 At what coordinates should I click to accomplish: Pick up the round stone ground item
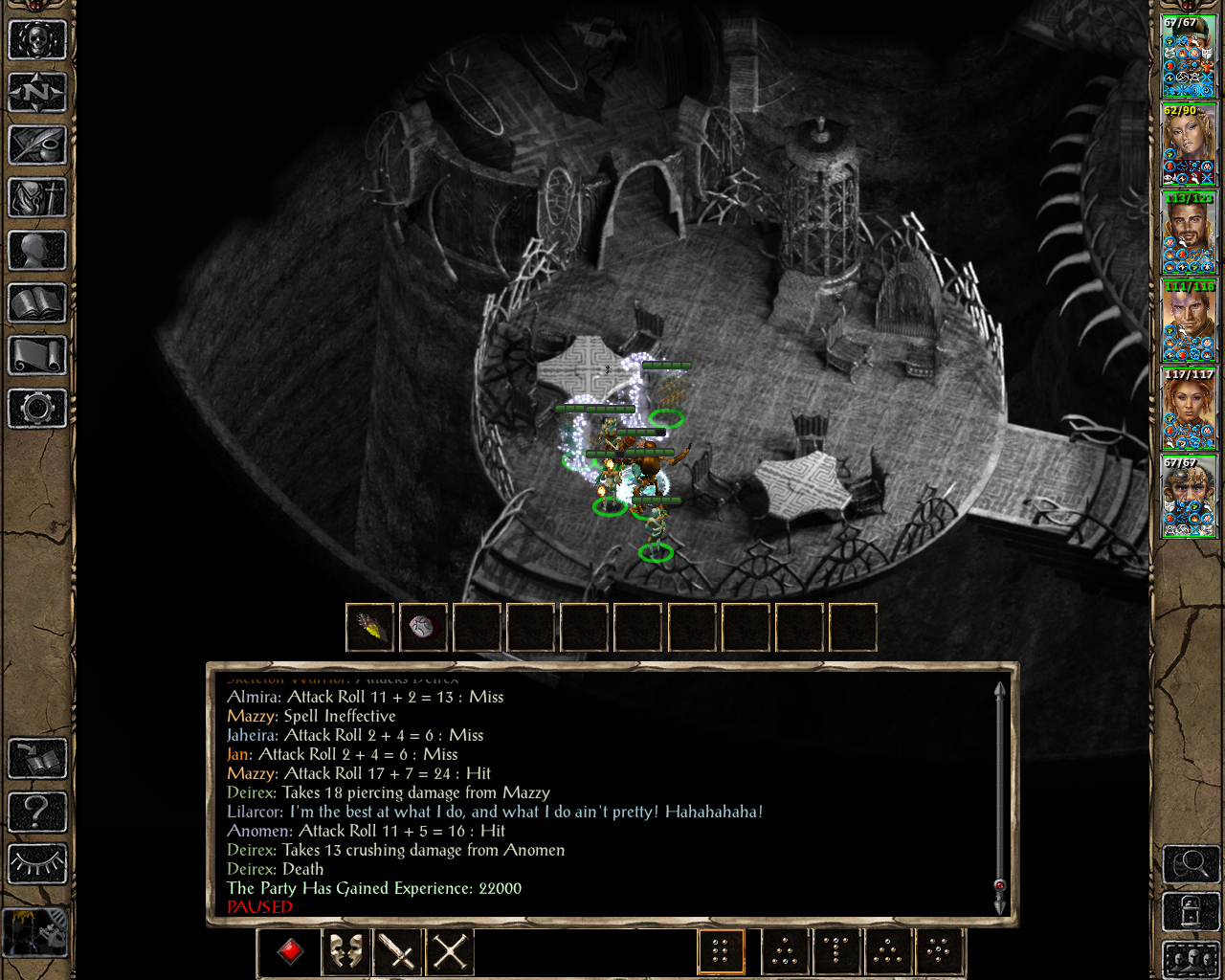coord(423,628)
